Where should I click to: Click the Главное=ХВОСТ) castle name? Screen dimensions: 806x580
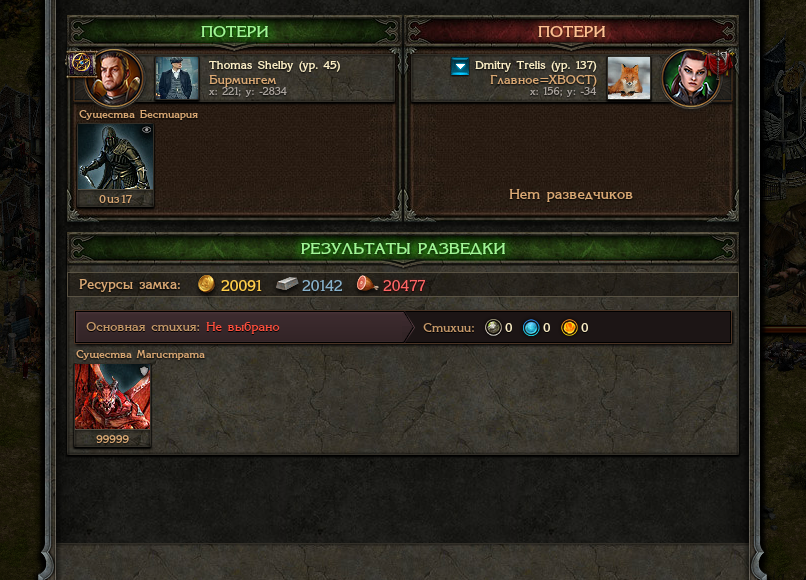(543, 79)
